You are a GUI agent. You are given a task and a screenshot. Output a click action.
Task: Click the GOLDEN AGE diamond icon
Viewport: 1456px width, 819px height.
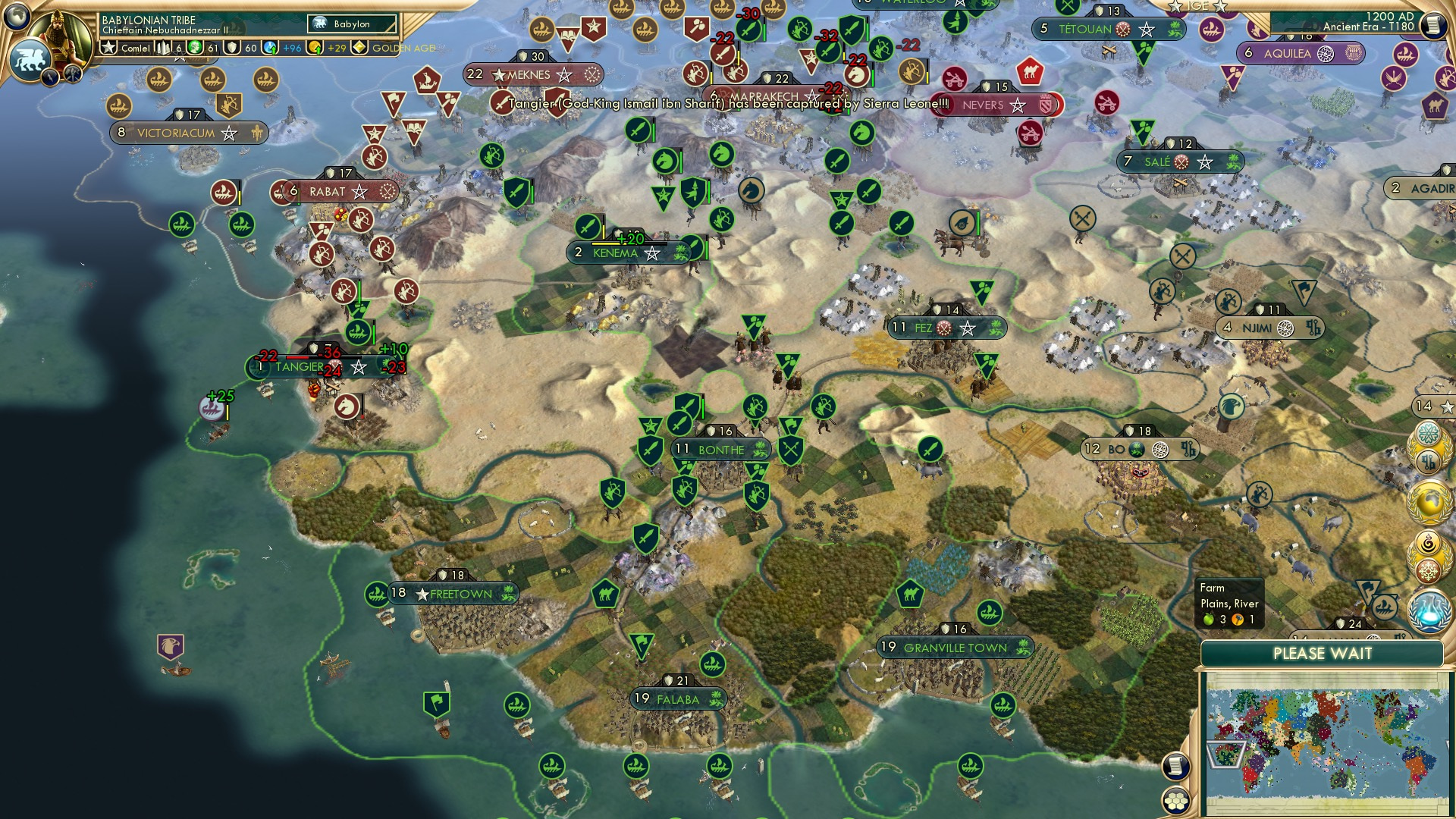pyautogui.click(x=359, y=49)
